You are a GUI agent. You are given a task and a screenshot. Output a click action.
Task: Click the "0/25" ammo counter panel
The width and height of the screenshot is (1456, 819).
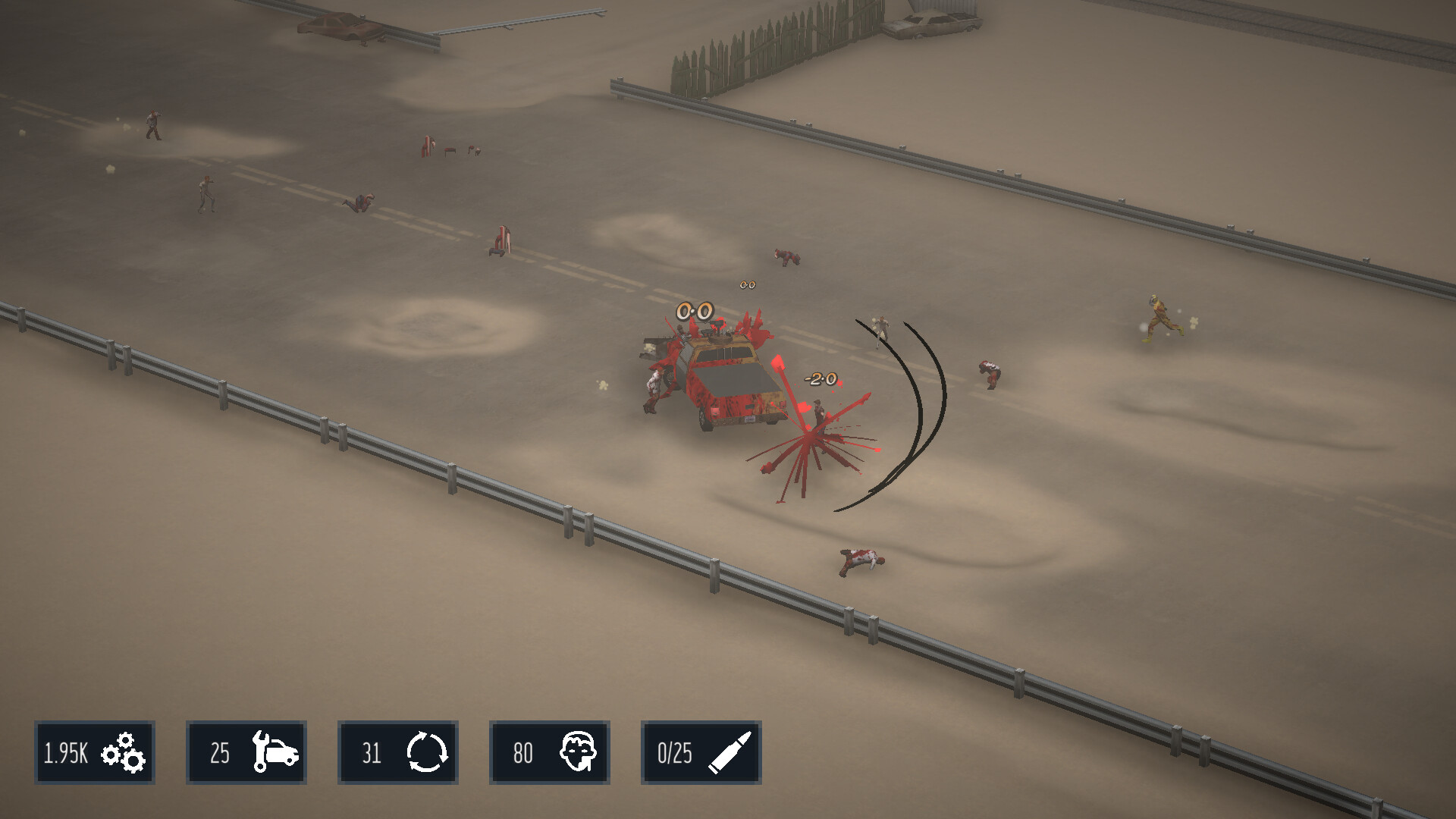[x=701, y=753]
